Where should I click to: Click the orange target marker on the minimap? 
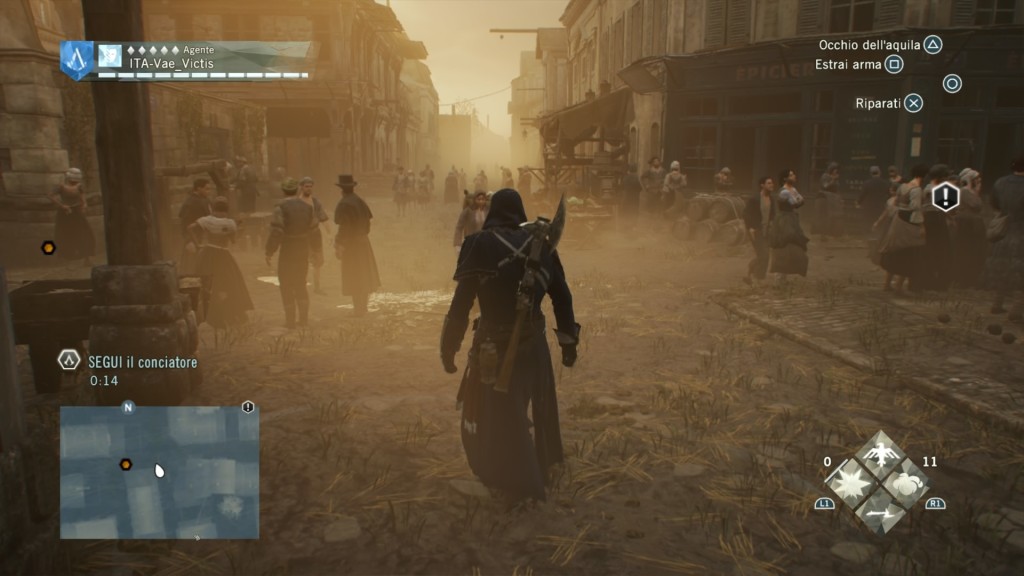click(126, 464)
